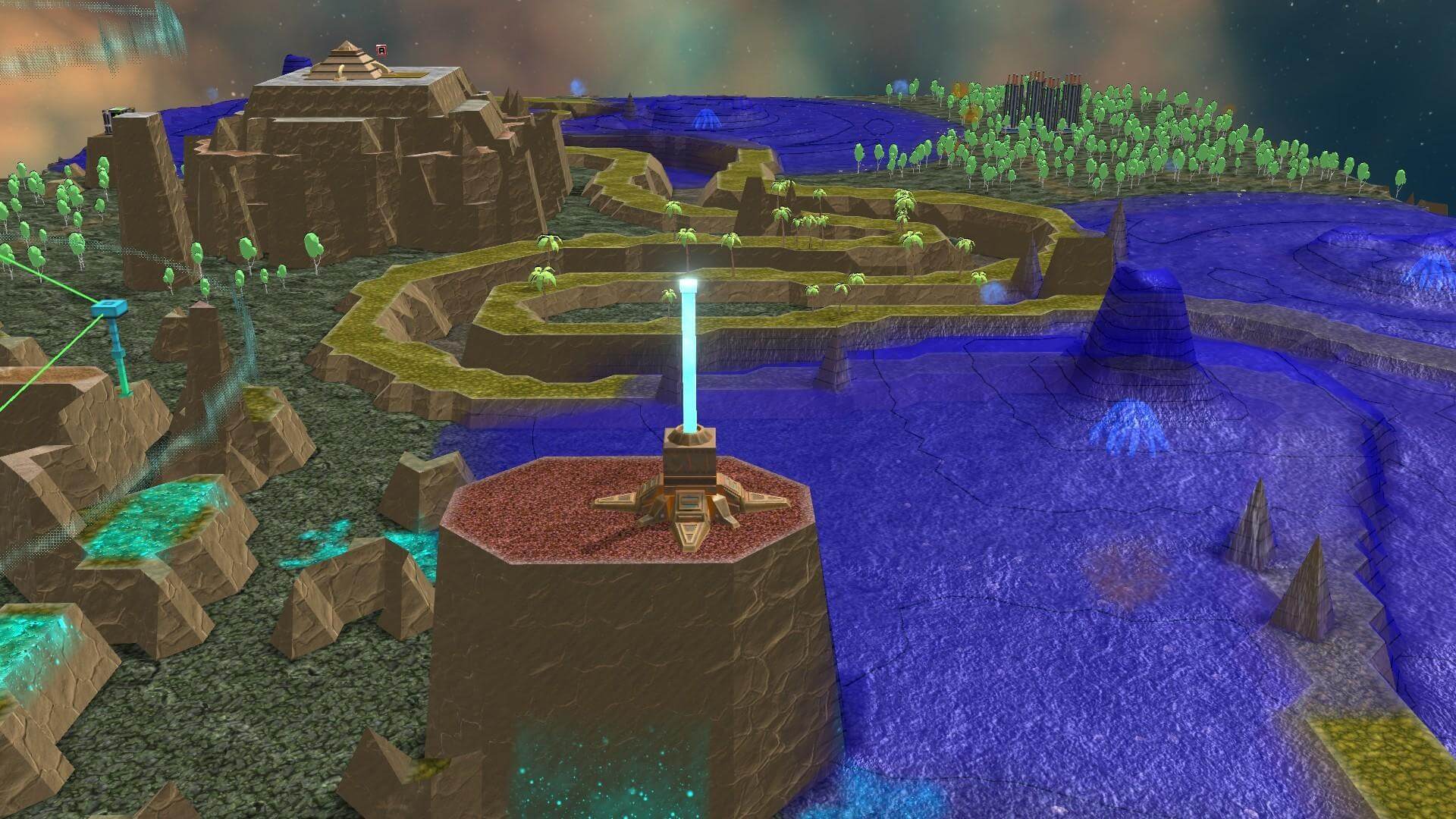
Task: Click the red R marker above the pyramid
Action: pos(381,51)
